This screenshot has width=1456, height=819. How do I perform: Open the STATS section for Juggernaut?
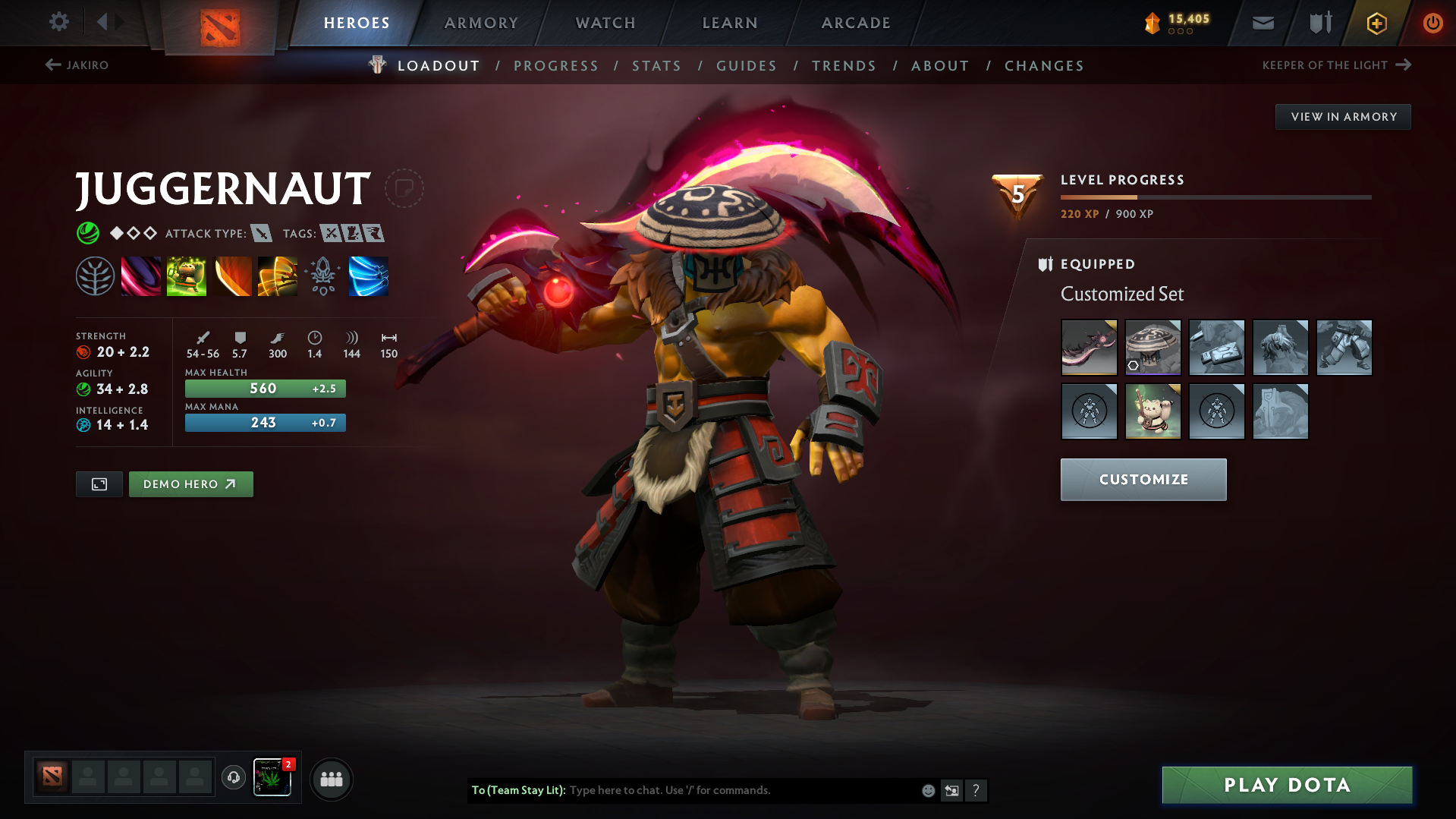pos(656,66)
